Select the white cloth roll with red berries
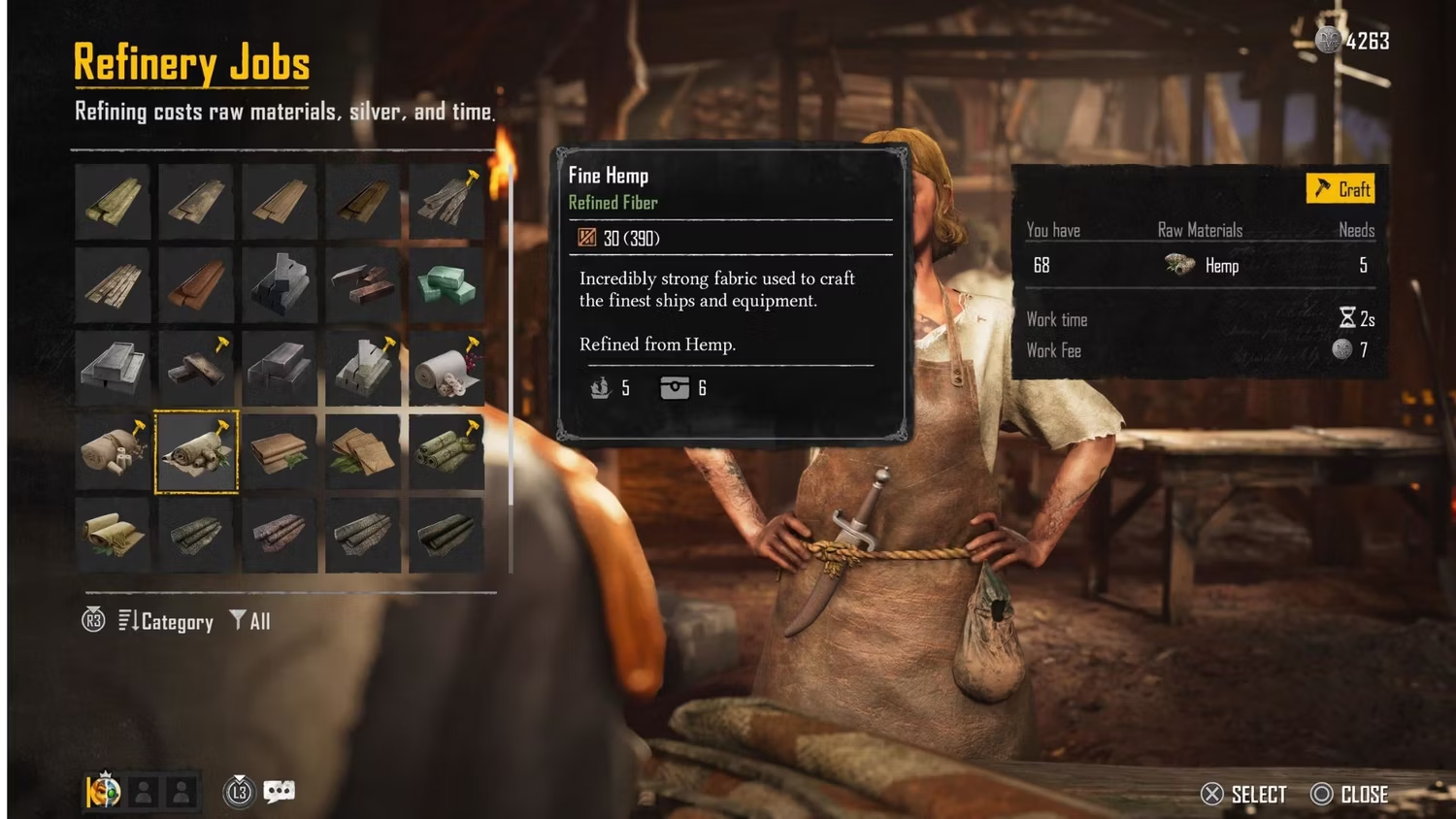 [447, 368]
